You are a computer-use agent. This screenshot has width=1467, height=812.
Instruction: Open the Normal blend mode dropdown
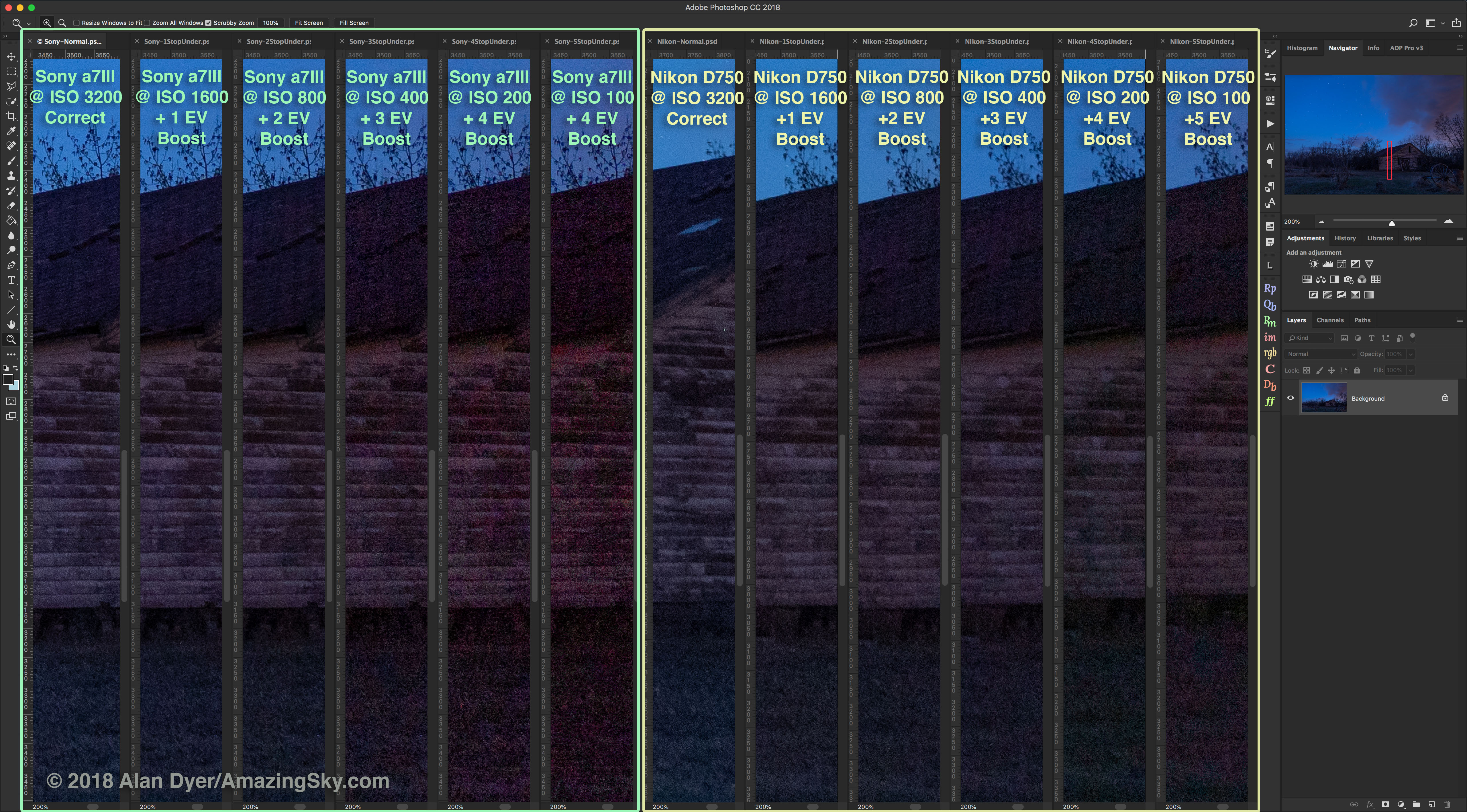(1320, 354)
